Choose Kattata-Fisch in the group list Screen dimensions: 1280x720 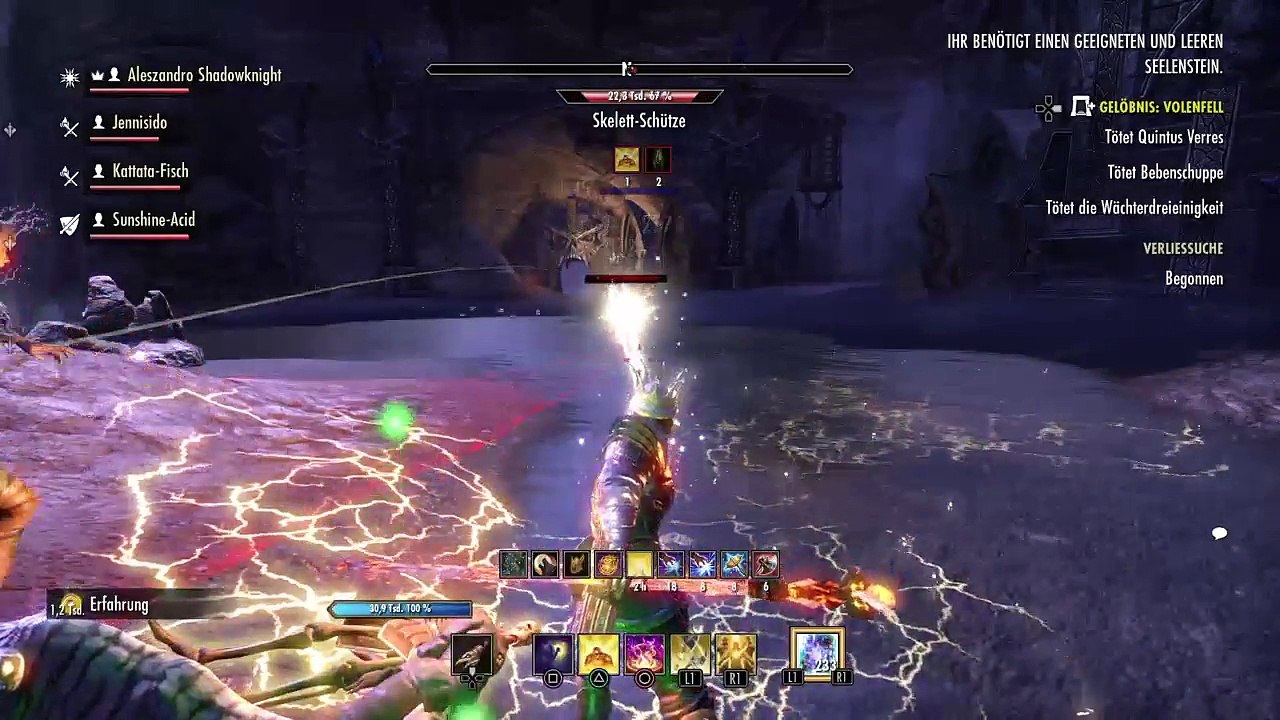(x=150, y=171)
